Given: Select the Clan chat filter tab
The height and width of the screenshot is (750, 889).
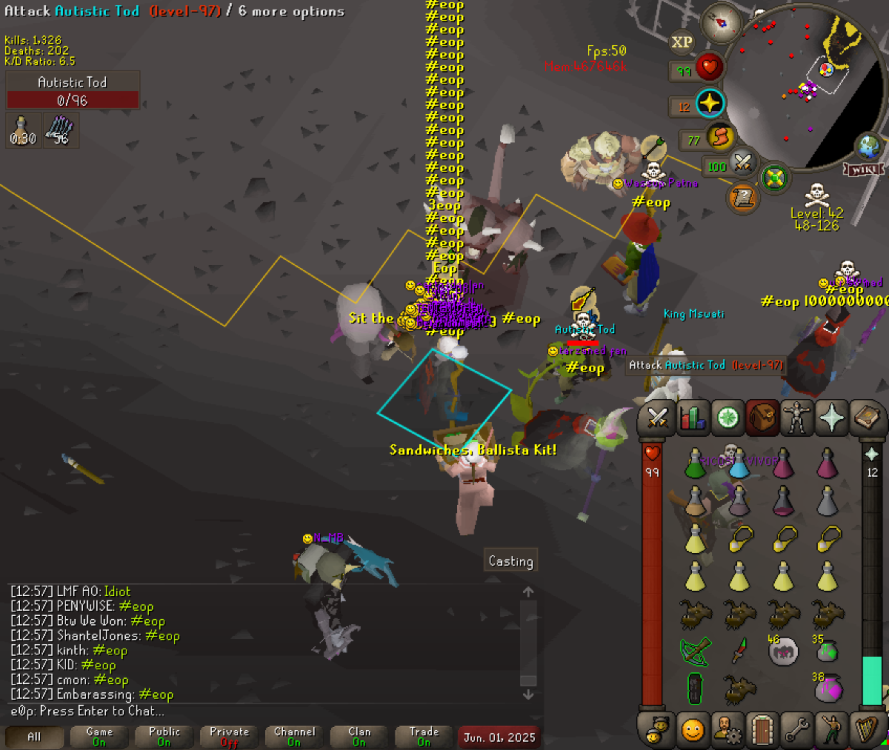Looking at the screenshot, I should pyautogui.click(x=359, y=737).
